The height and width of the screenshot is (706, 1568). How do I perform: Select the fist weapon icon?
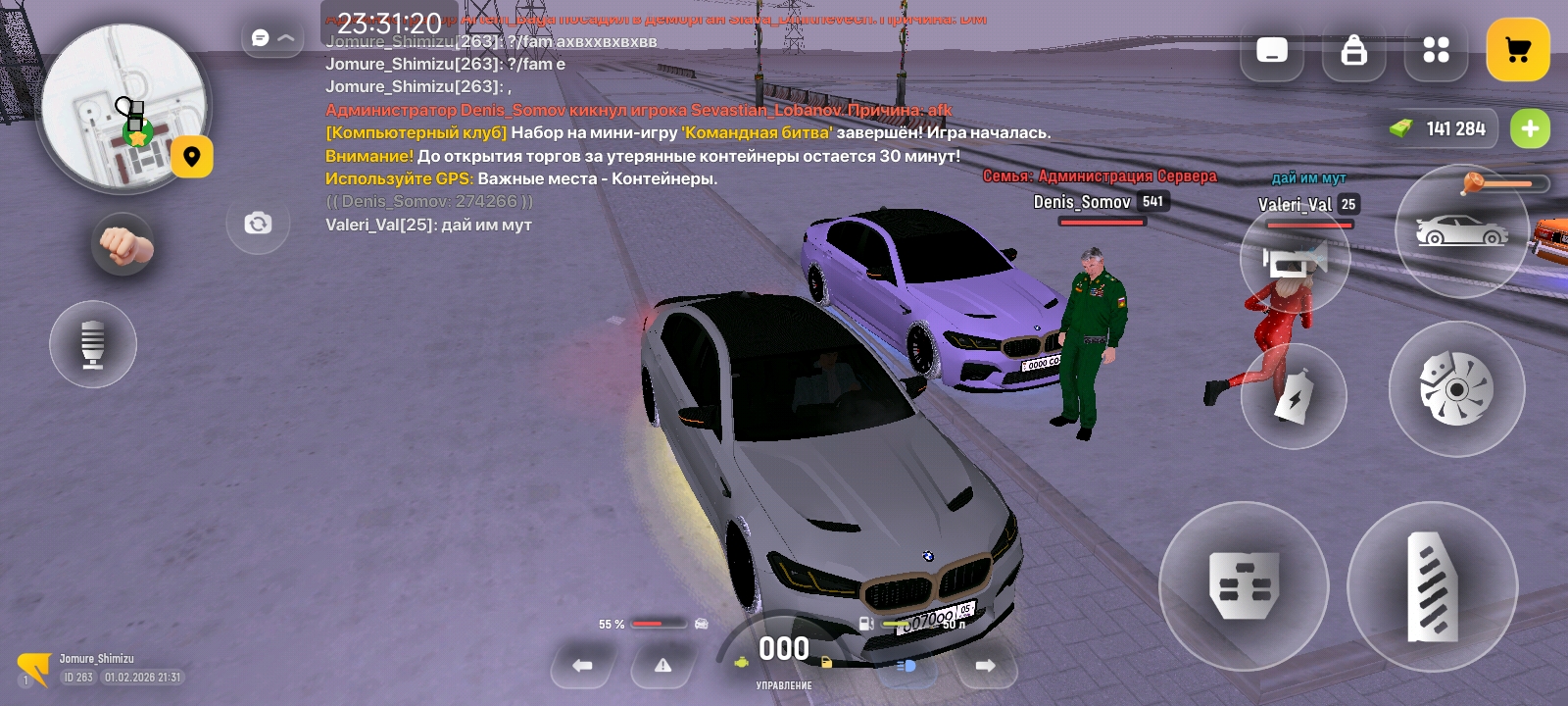(122, 244)
